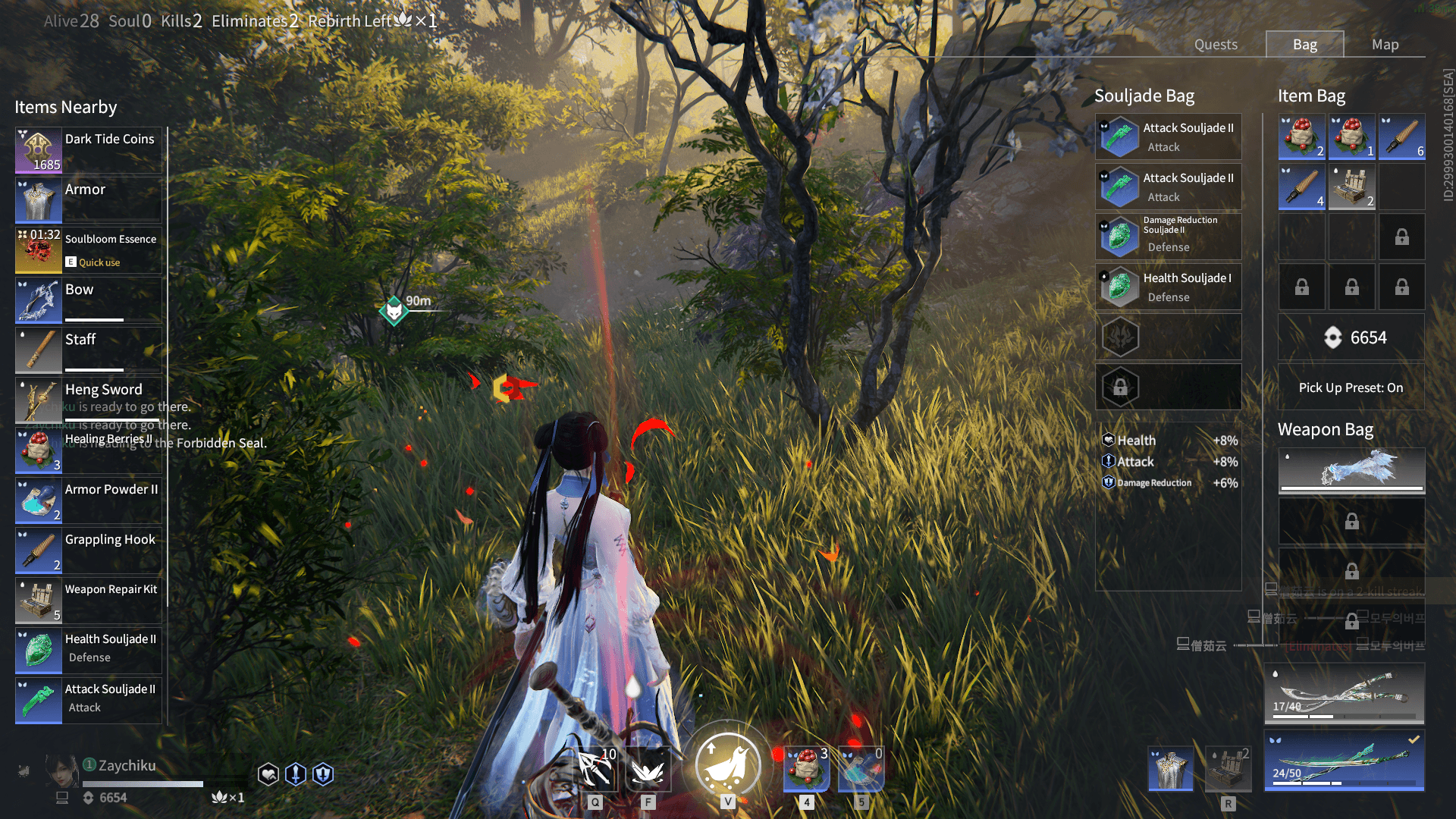This screenshot has height=819, width=1456.
Task: Select the ice-blue weapon in Weapon Bag
Action: pyautogui.click(x=1351, y=470)
